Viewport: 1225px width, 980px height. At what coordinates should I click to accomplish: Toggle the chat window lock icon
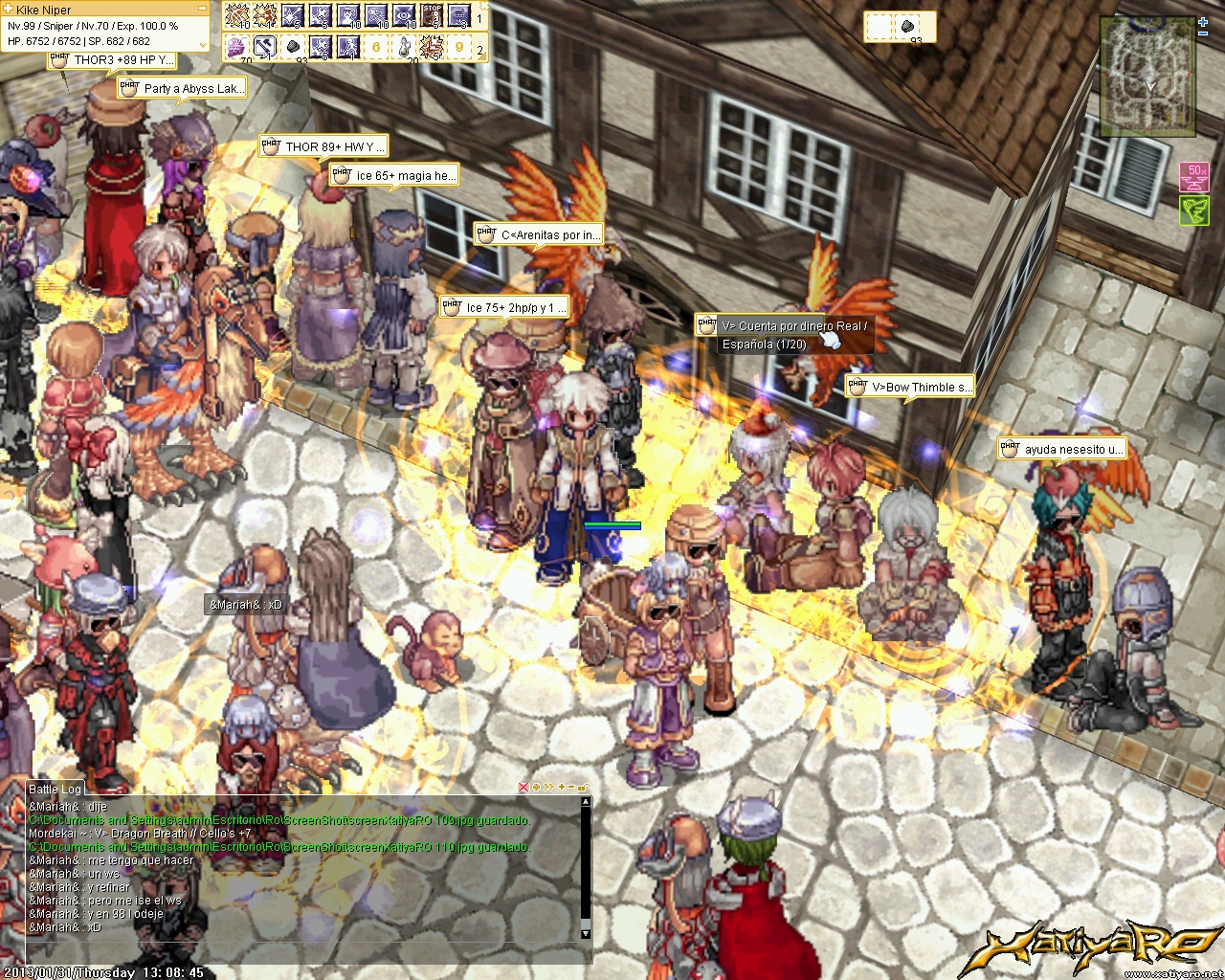584,788
